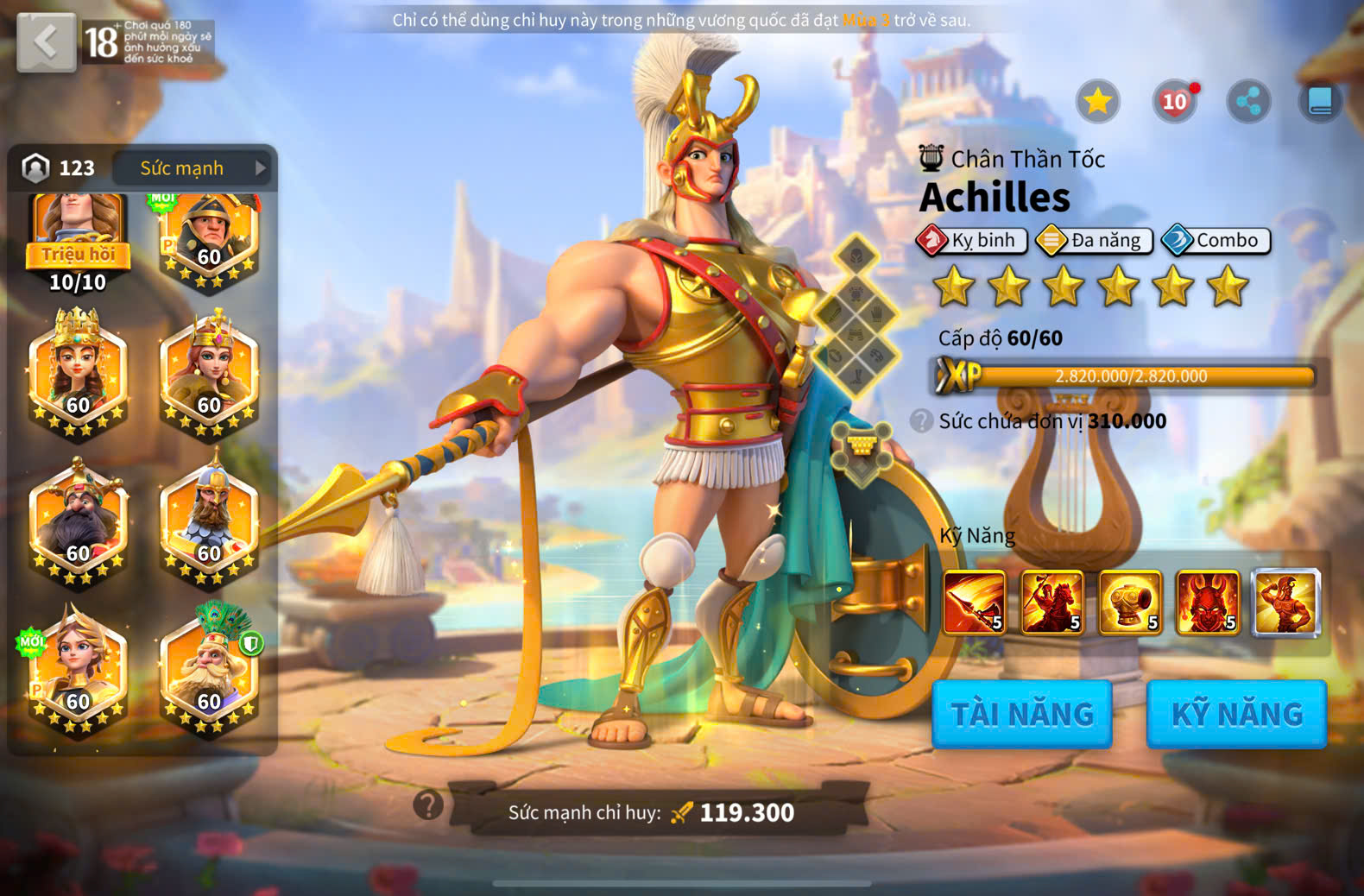
Task: Open the blue book icon
Action: 1320,102
